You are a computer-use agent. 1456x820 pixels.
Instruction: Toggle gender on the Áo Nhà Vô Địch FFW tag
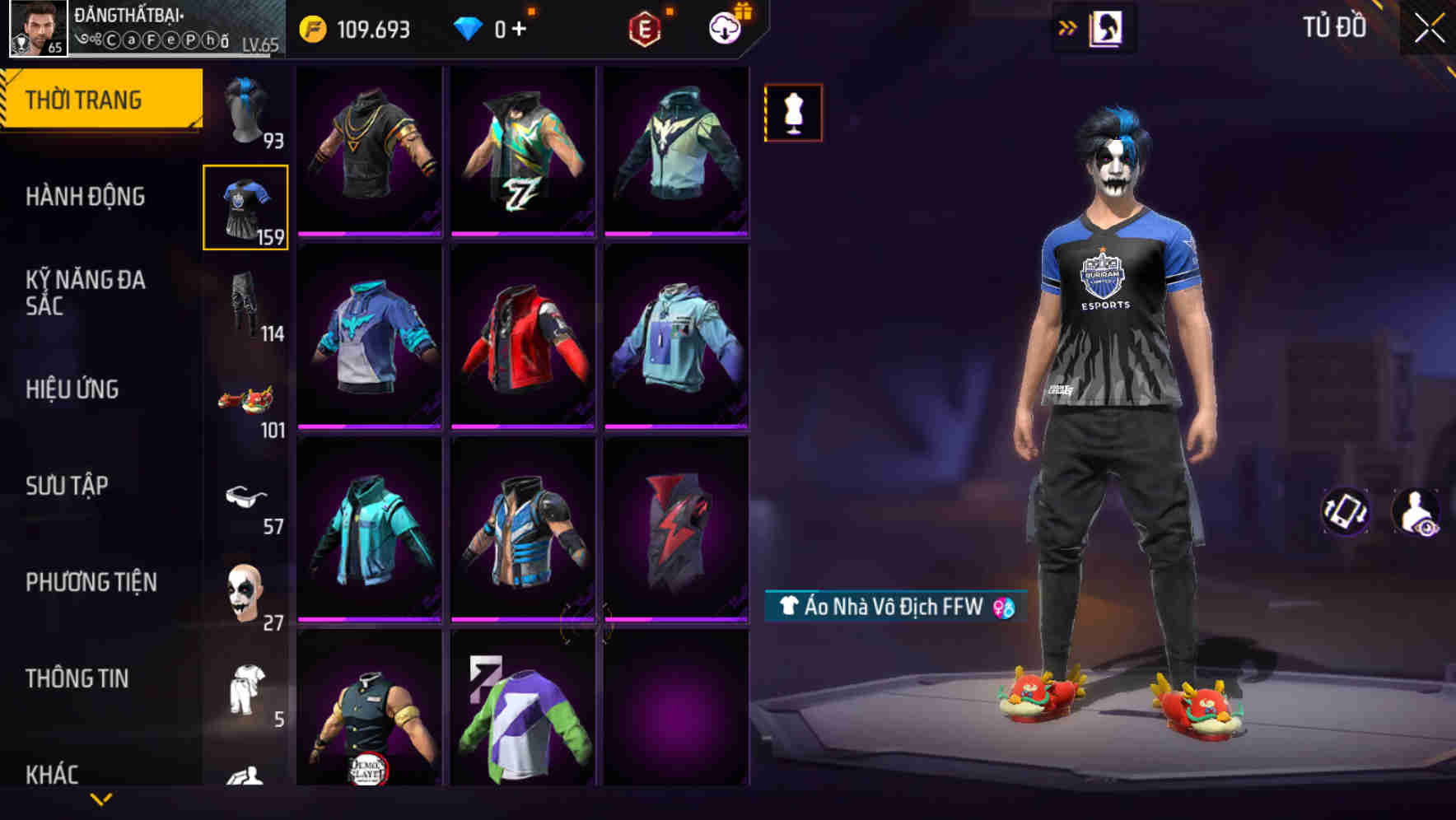click(x=1004, y=608)
